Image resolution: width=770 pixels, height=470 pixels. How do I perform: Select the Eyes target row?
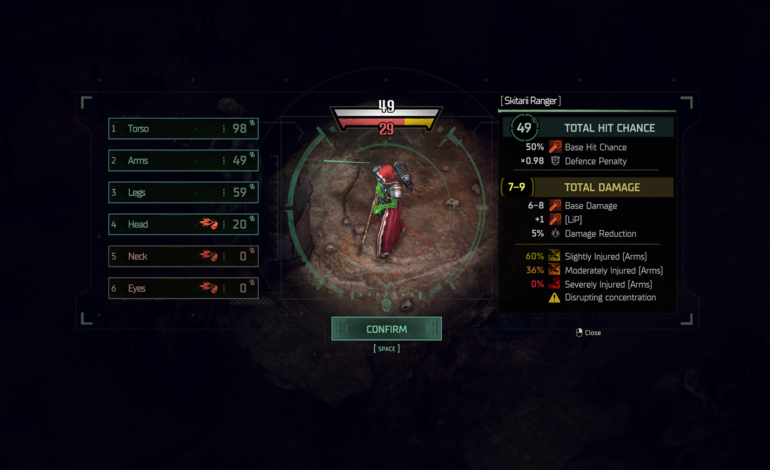pos(183,288)
